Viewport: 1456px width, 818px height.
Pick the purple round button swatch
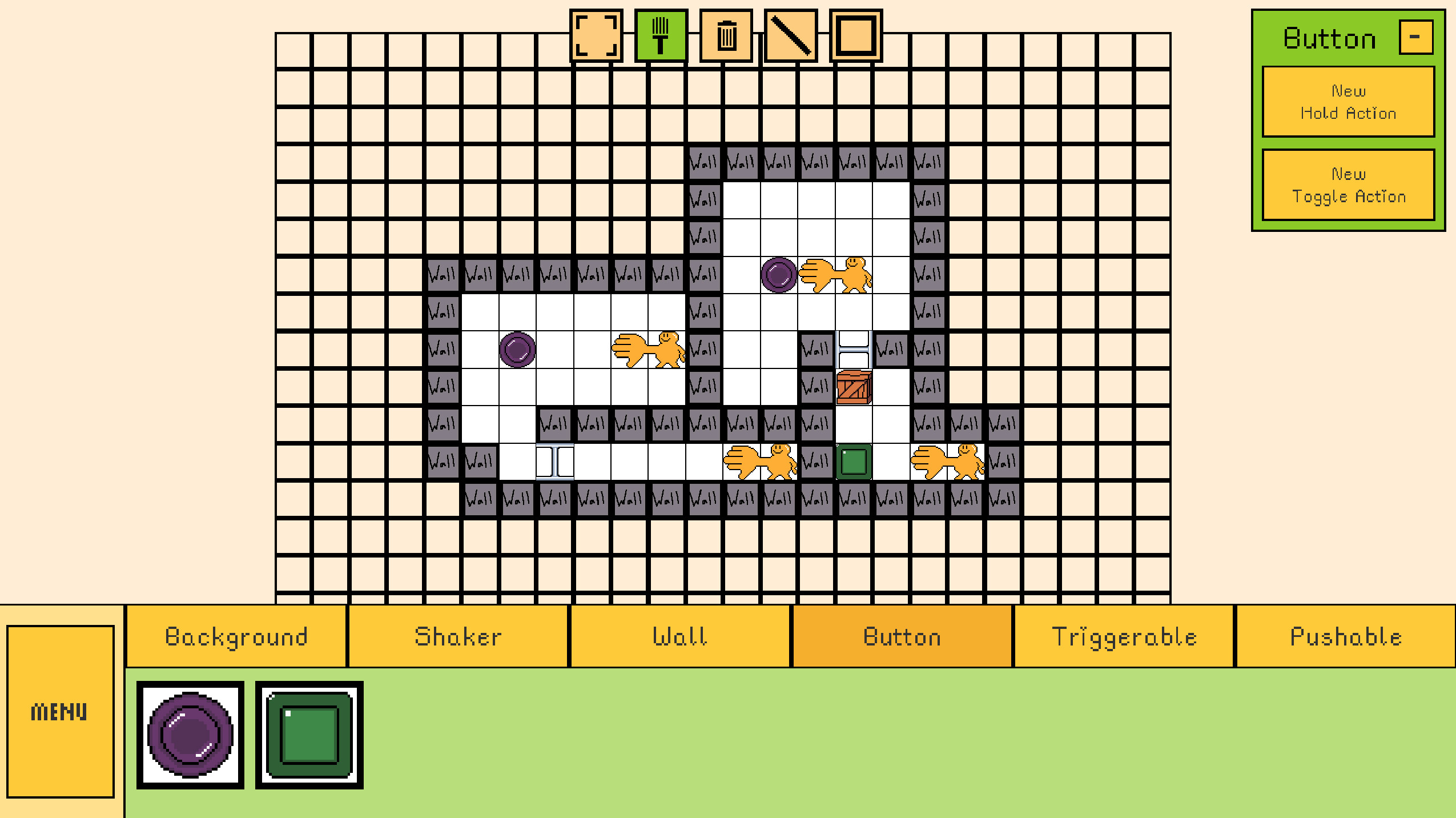[190, 735]
